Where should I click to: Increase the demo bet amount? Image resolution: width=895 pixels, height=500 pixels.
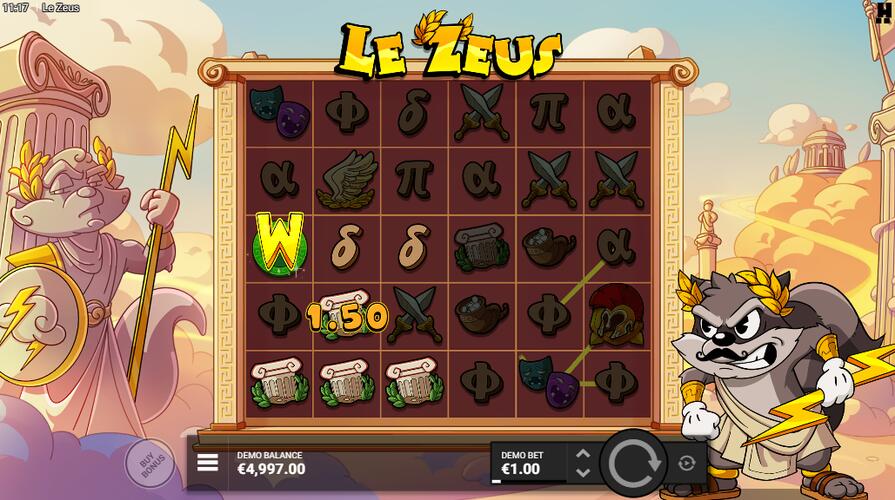(x=584, y=454)
